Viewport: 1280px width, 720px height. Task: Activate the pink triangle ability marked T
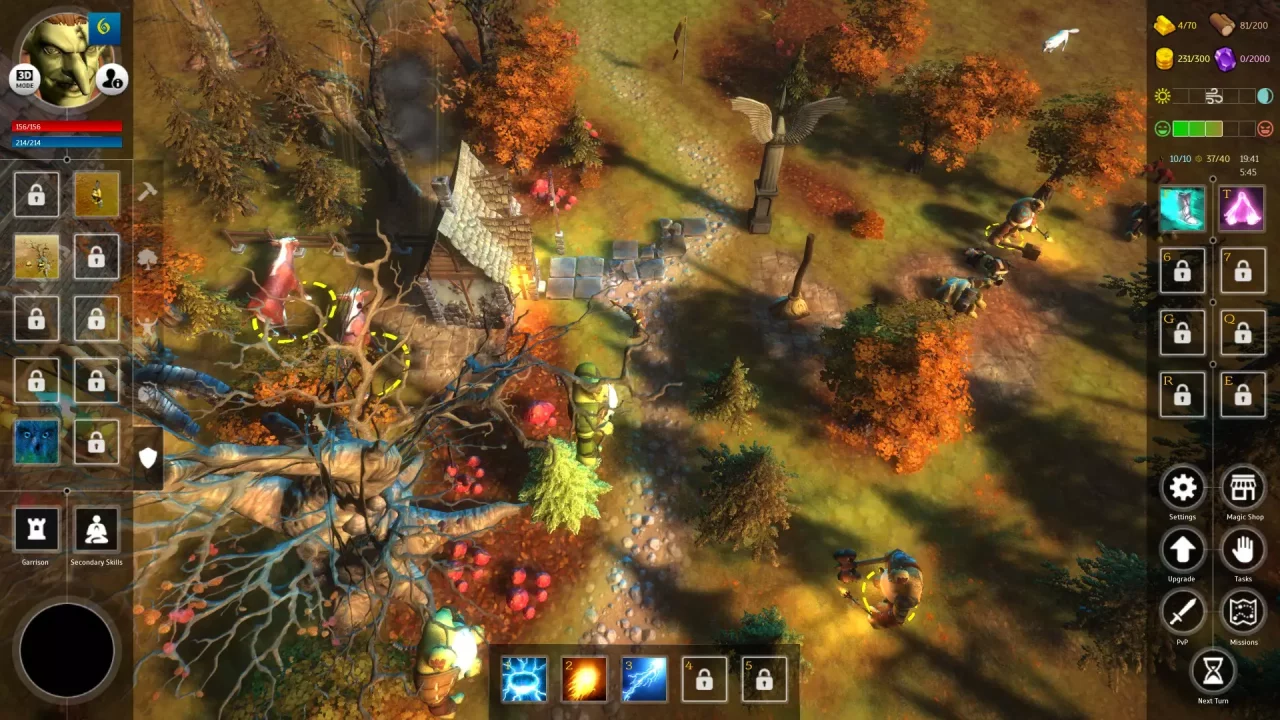point(1242,209)
